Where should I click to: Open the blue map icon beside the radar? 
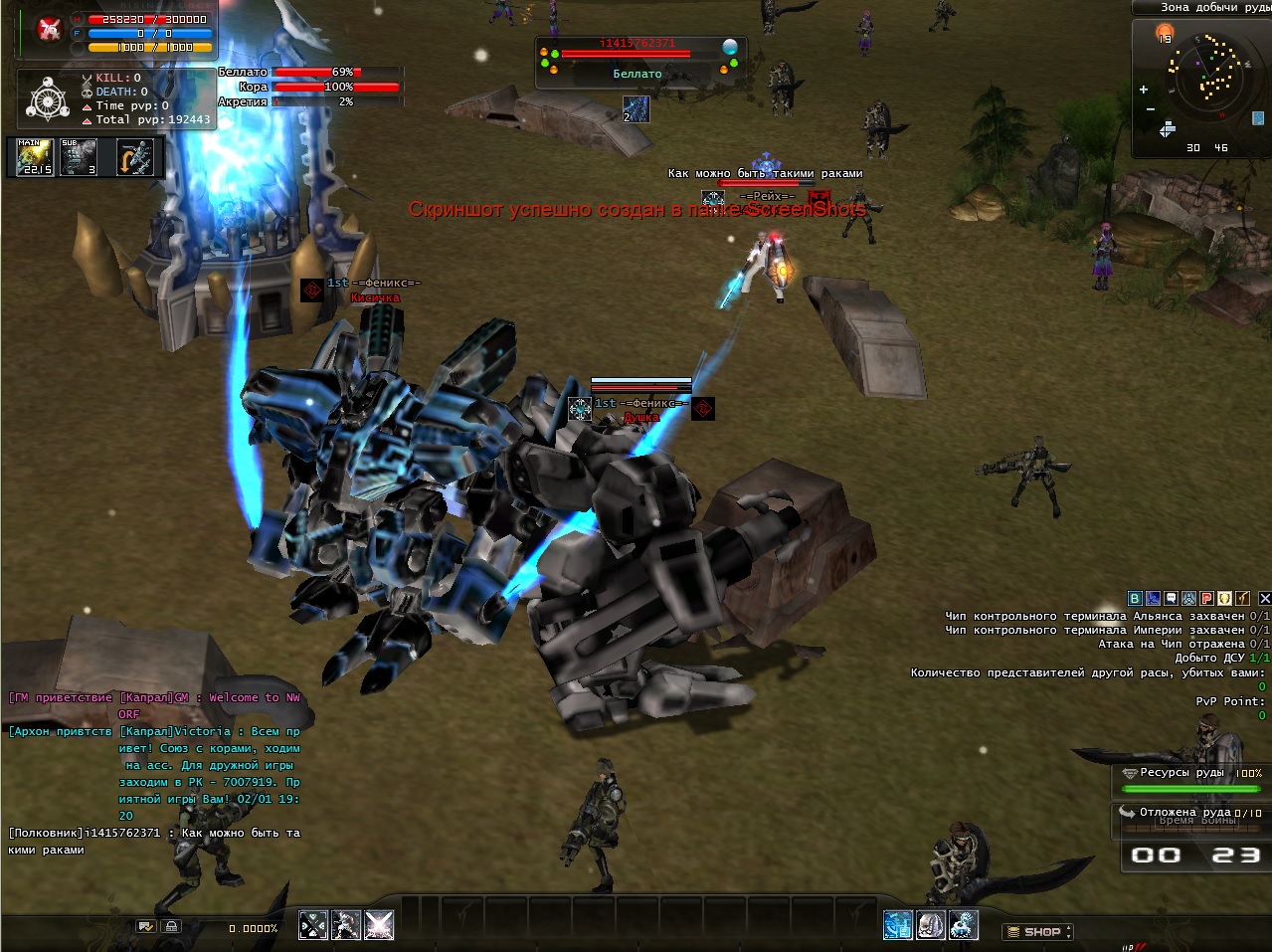click(1258, 118)
